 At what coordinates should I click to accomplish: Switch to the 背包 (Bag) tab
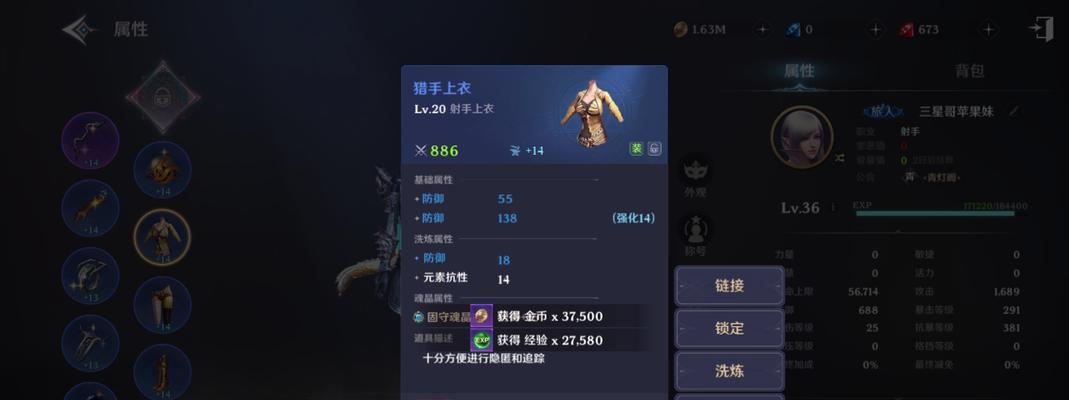[969, 71]
